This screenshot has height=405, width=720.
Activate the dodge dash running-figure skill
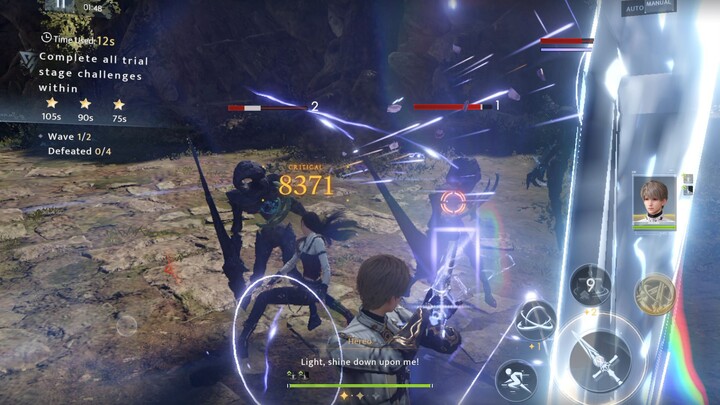(516, 379)
